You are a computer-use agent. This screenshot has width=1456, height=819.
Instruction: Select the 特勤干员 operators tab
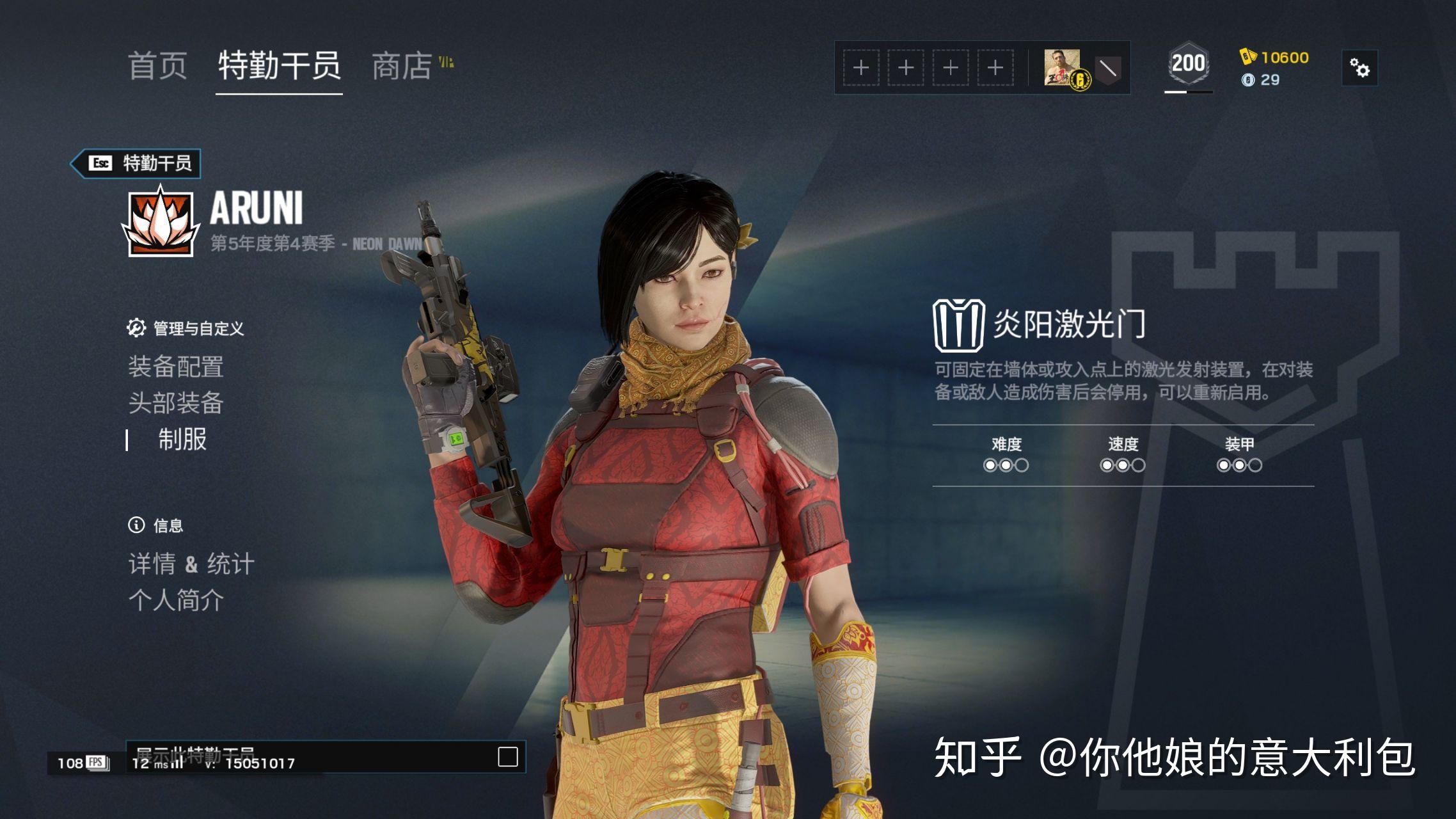click(279, 66)
